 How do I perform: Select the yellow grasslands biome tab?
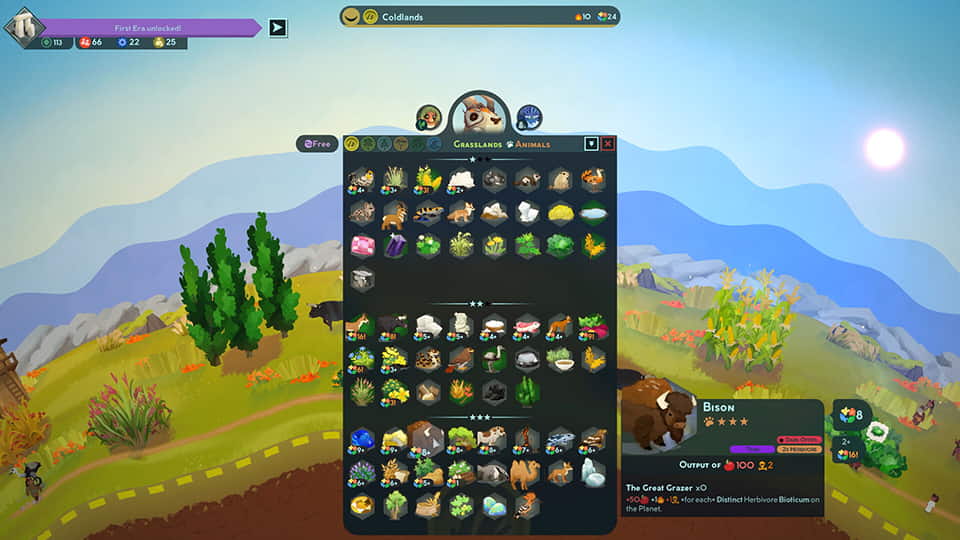[x=352, y=144]
